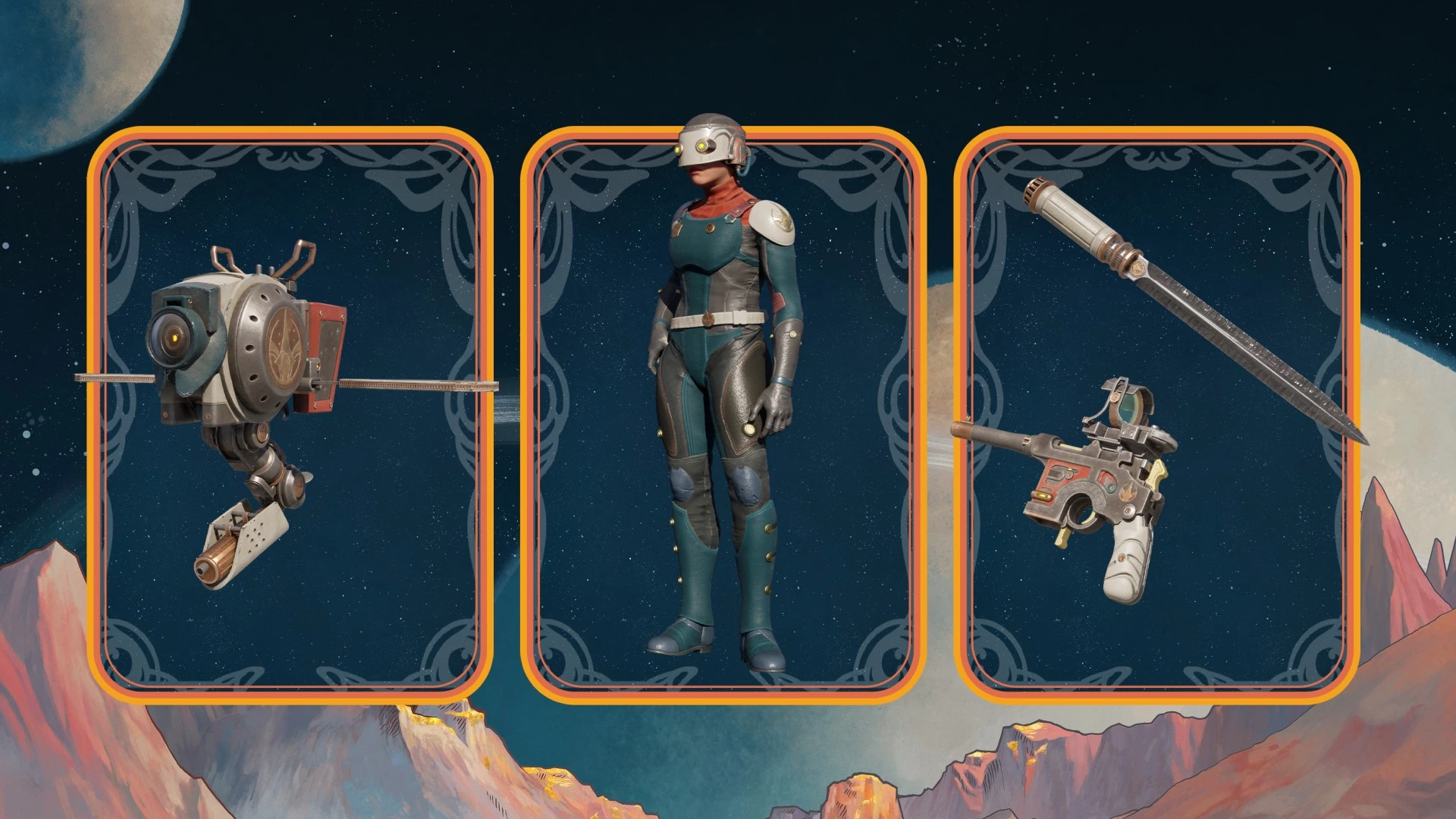Select the robot drone card
Screen dimensions: 1456x819
(x=290, y=413)
